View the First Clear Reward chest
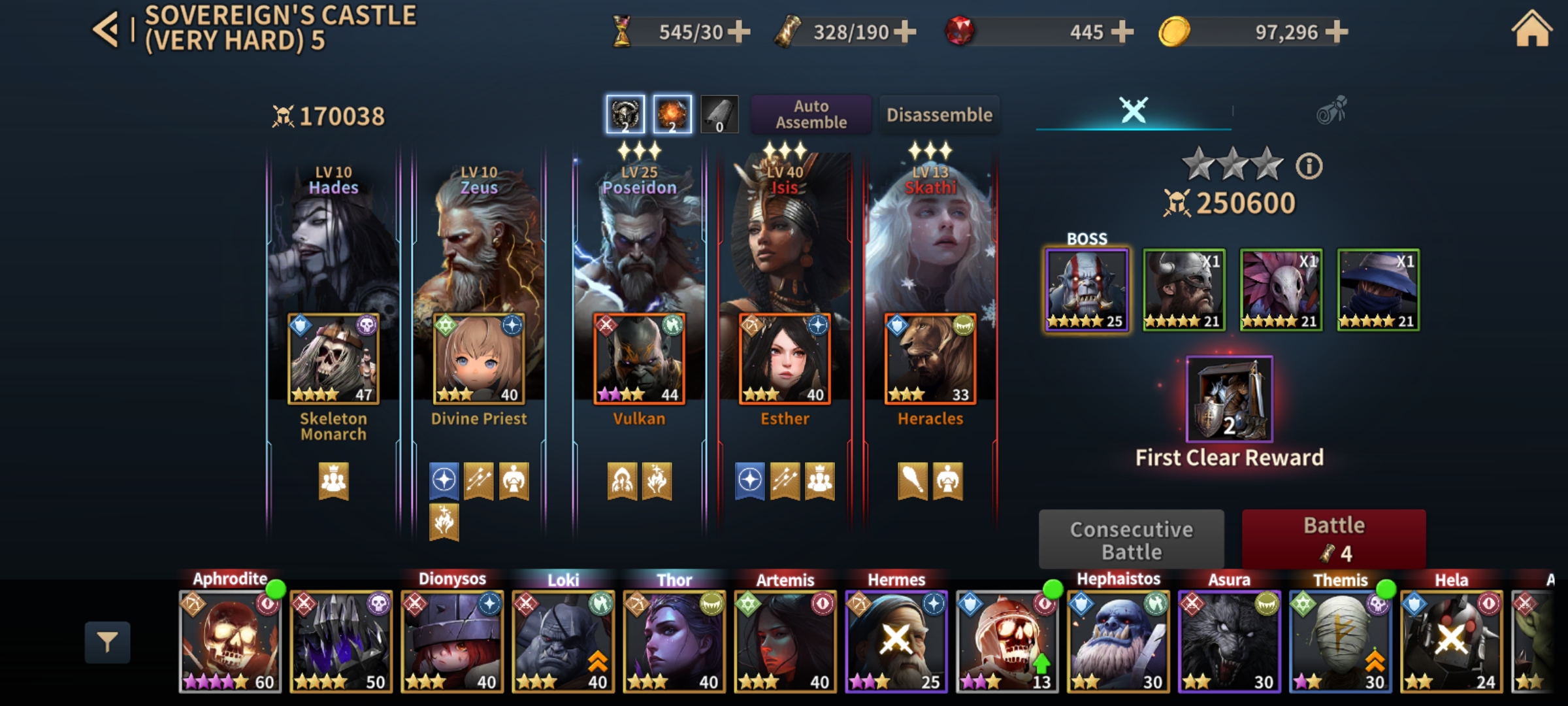Image resolution: width=1568 pixels, height=706 pixels. (1229, 399)
